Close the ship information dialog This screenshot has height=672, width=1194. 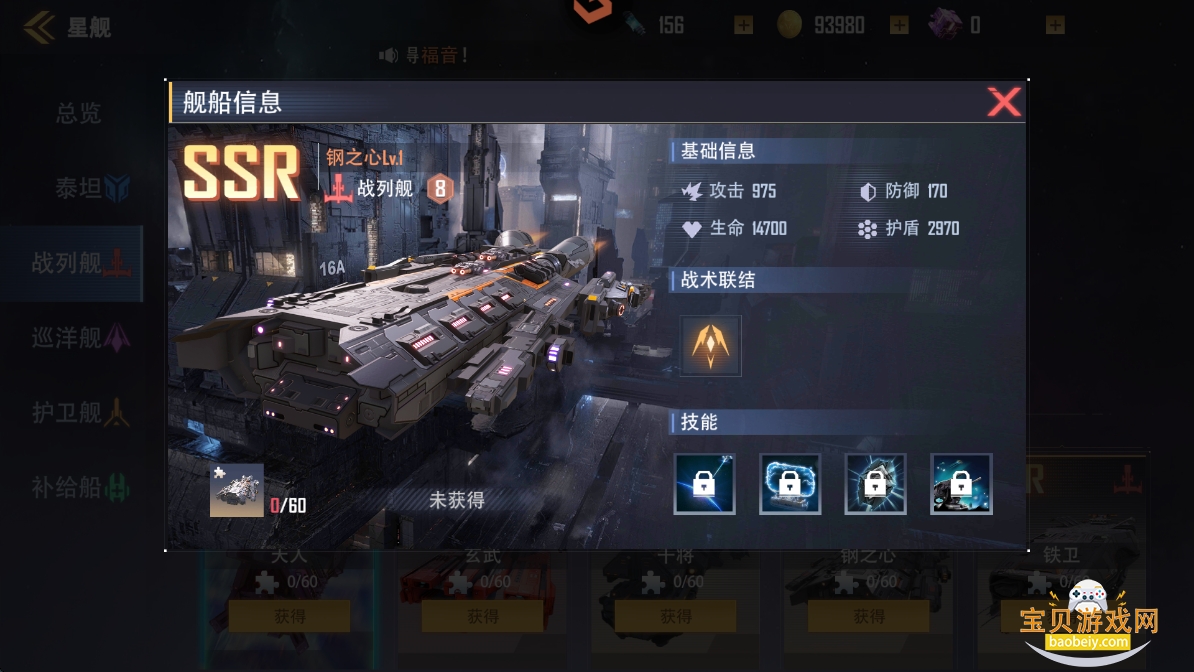[x=1003, y=102]
